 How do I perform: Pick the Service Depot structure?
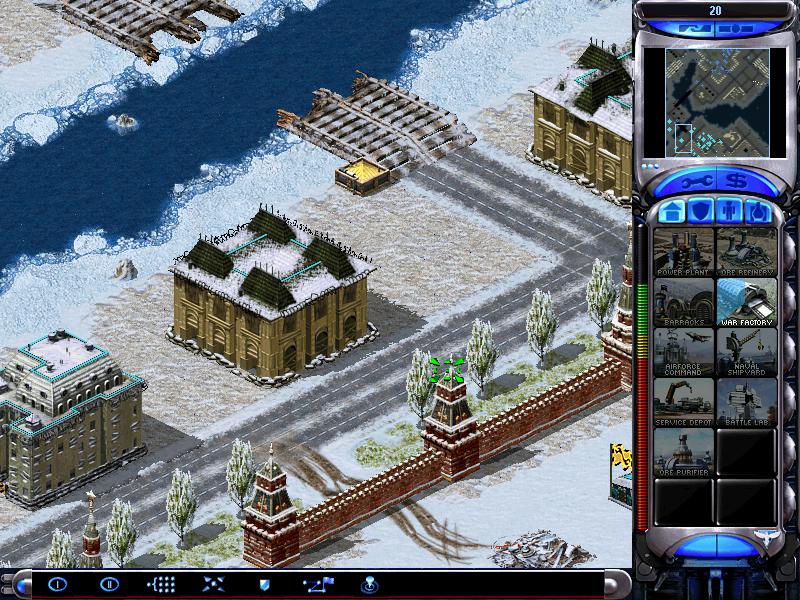coord(684,402)
